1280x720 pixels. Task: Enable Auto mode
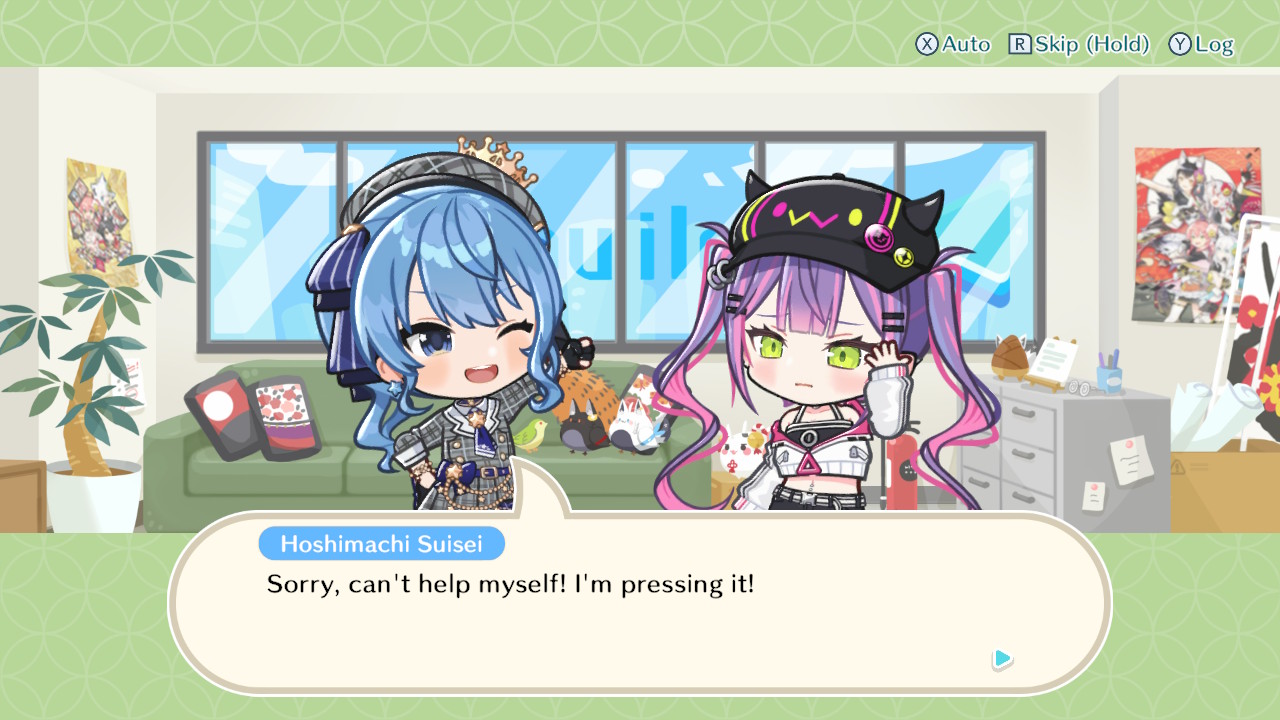[x=955, y=44]
